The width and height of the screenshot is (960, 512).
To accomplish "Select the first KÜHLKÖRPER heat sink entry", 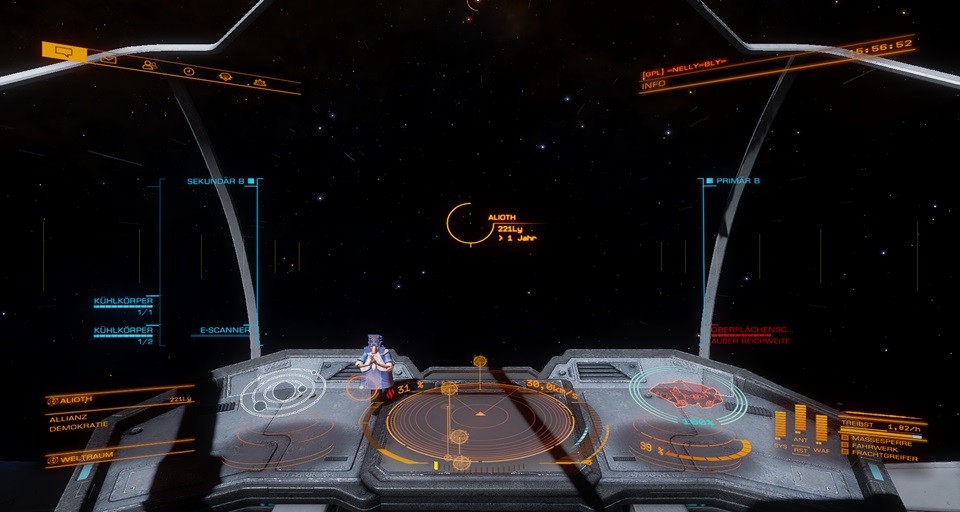I will pos(124,300).
